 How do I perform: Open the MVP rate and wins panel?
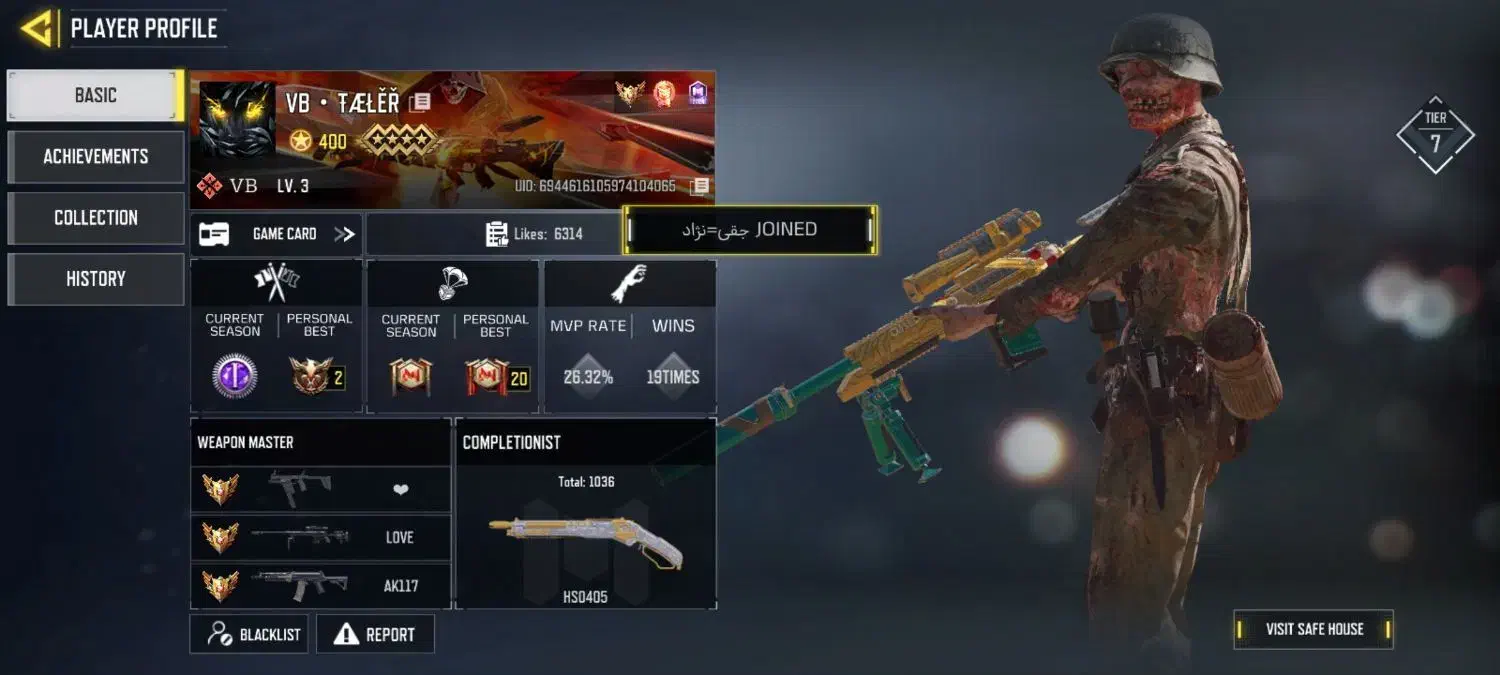(x=630, y=338)
